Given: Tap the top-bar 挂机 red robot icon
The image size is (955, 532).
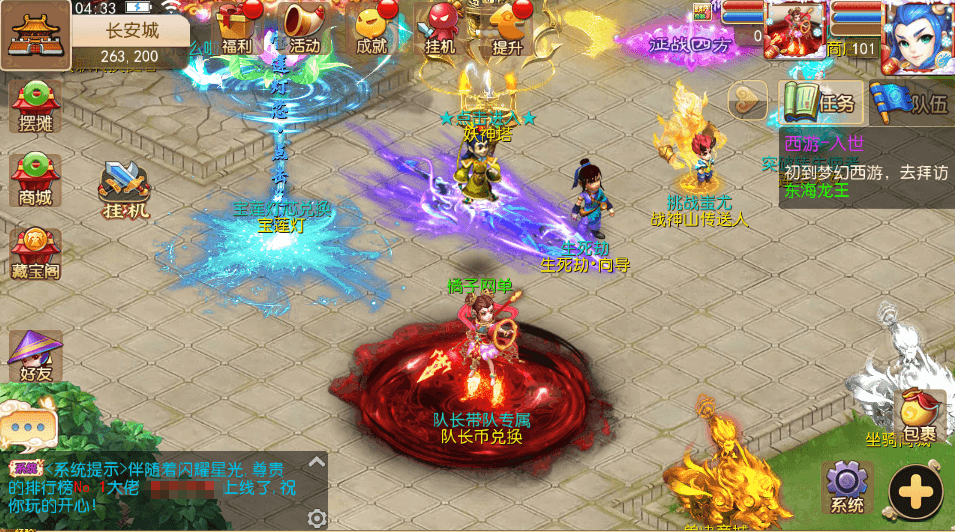Looking at the screenshot, I should (x=440, y=27).
